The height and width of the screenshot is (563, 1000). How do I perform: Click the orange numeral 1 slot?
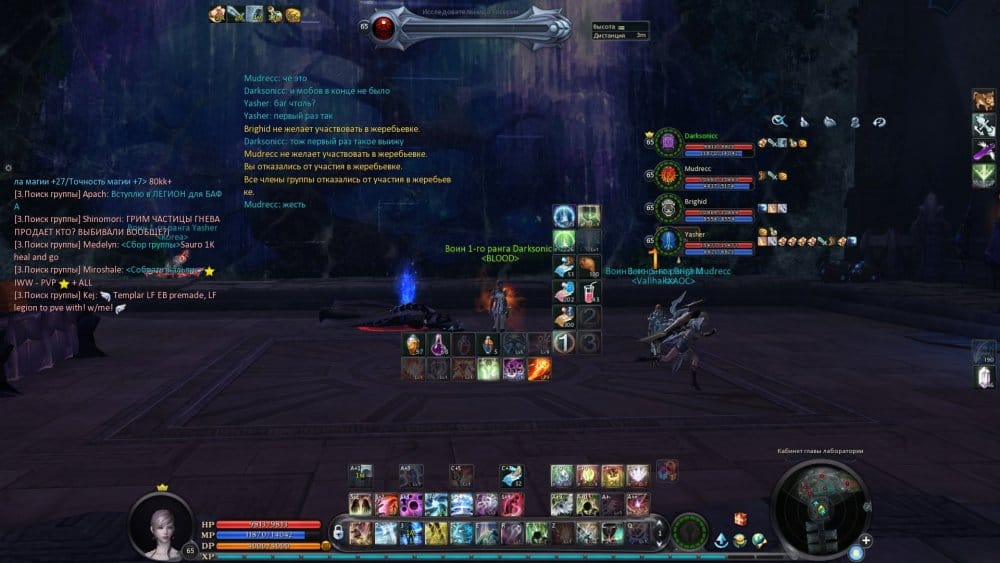pos(564,342)
